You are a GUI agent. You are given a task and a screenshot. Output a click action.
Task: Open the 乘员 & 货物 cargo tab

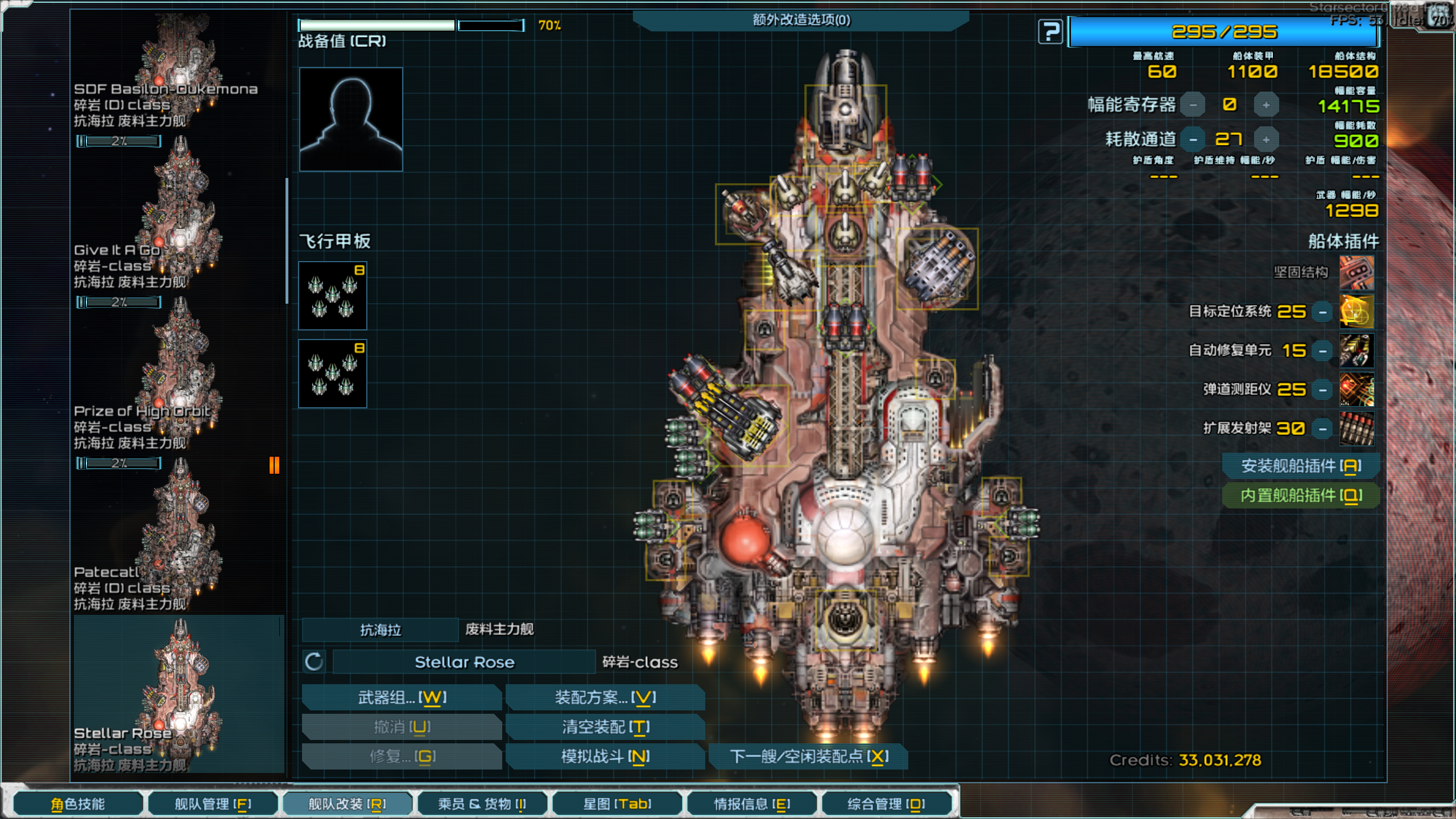482,804
